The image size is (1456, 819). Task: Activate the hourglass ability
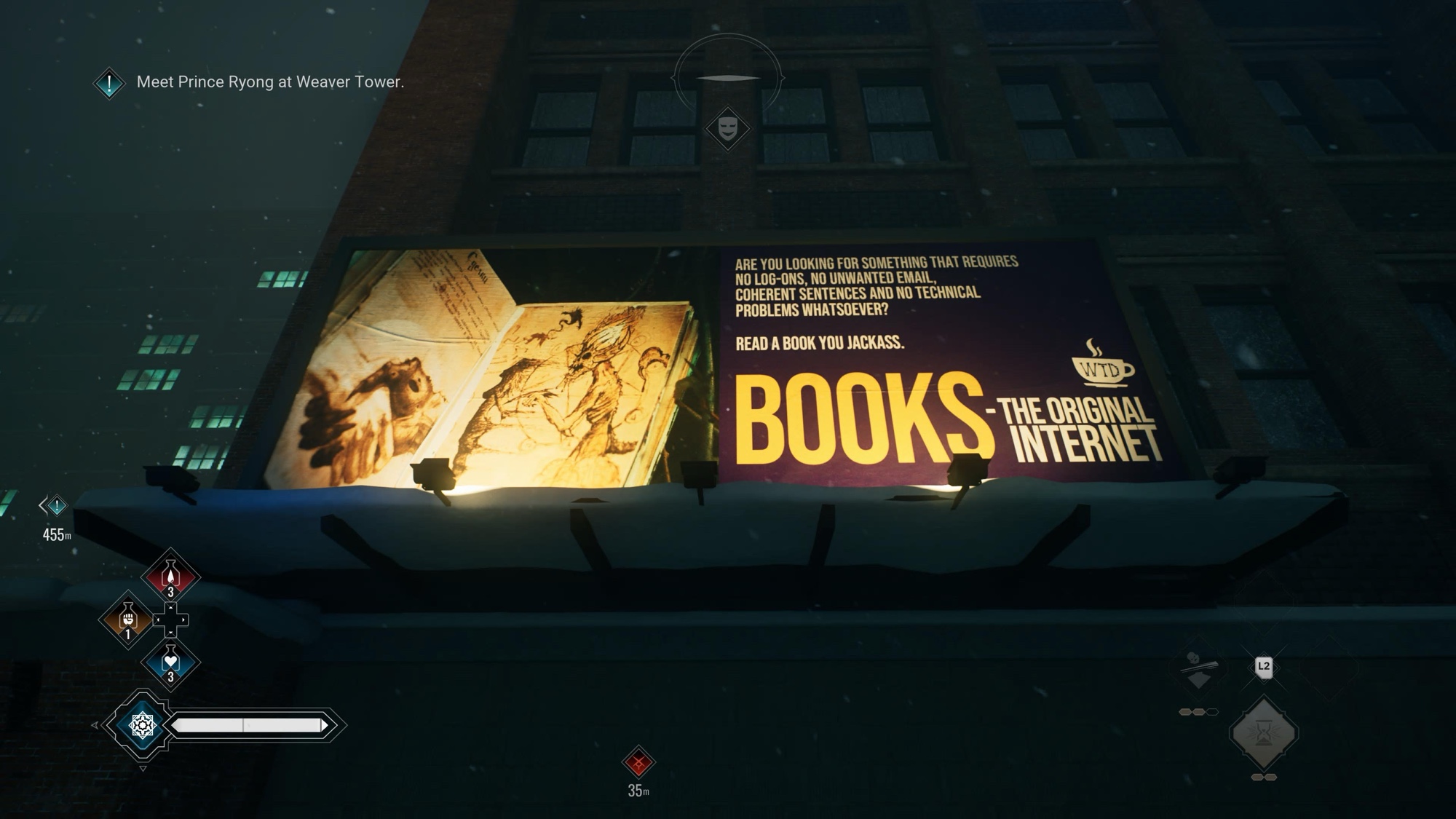coord(1263,733)
